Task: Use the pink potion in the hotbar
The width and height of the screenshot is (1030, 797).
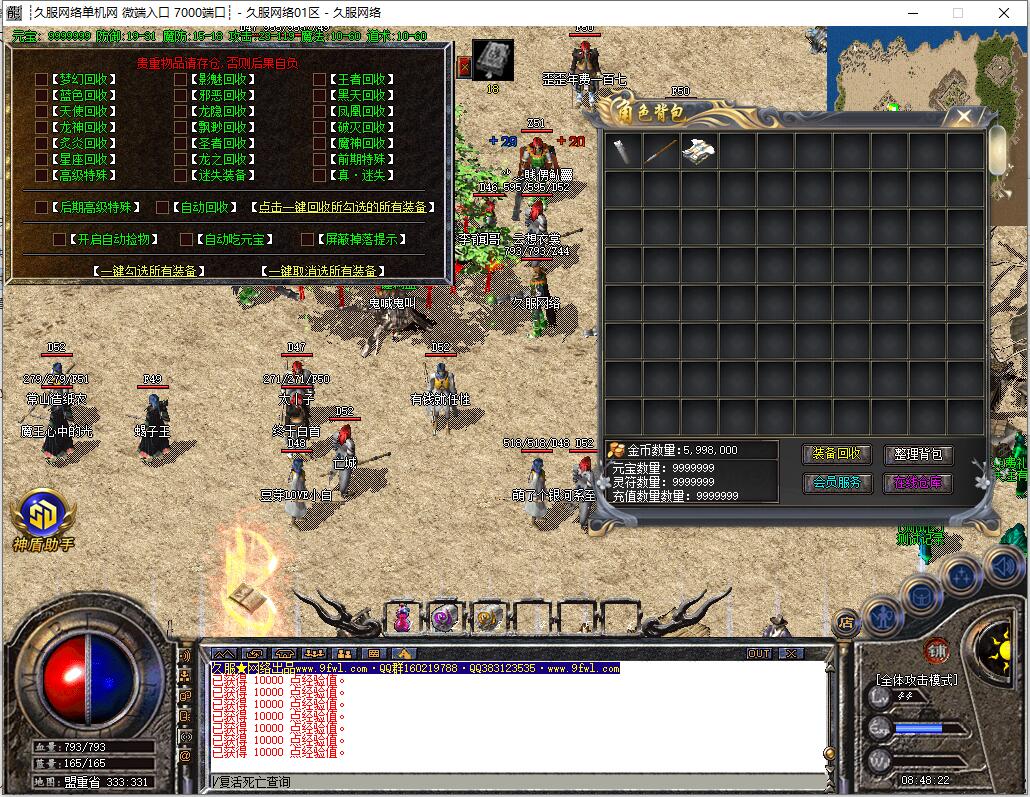Action: (x=402, y=618)
